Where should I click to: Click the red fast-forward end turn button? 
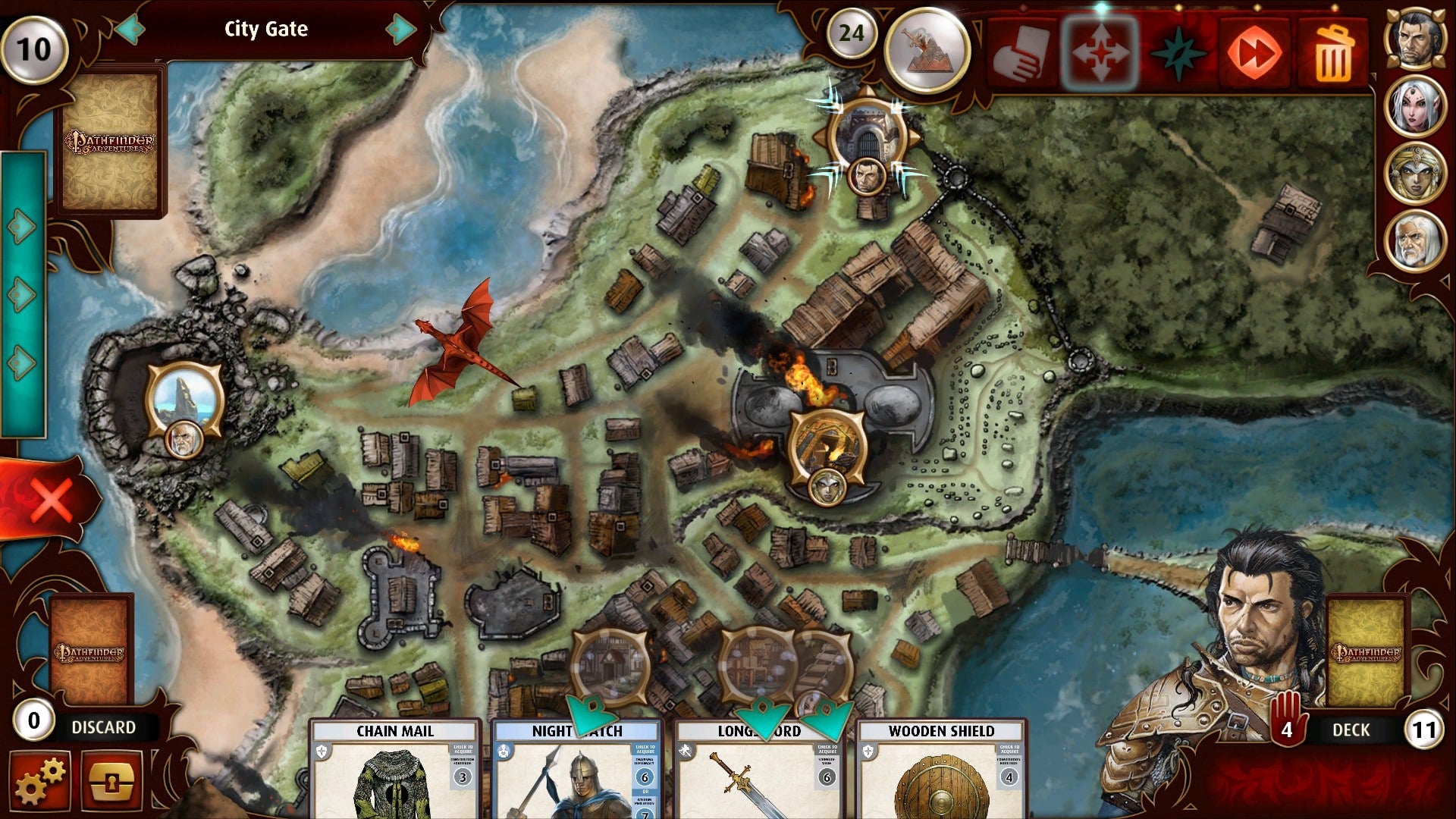(x=1254, y=53)
